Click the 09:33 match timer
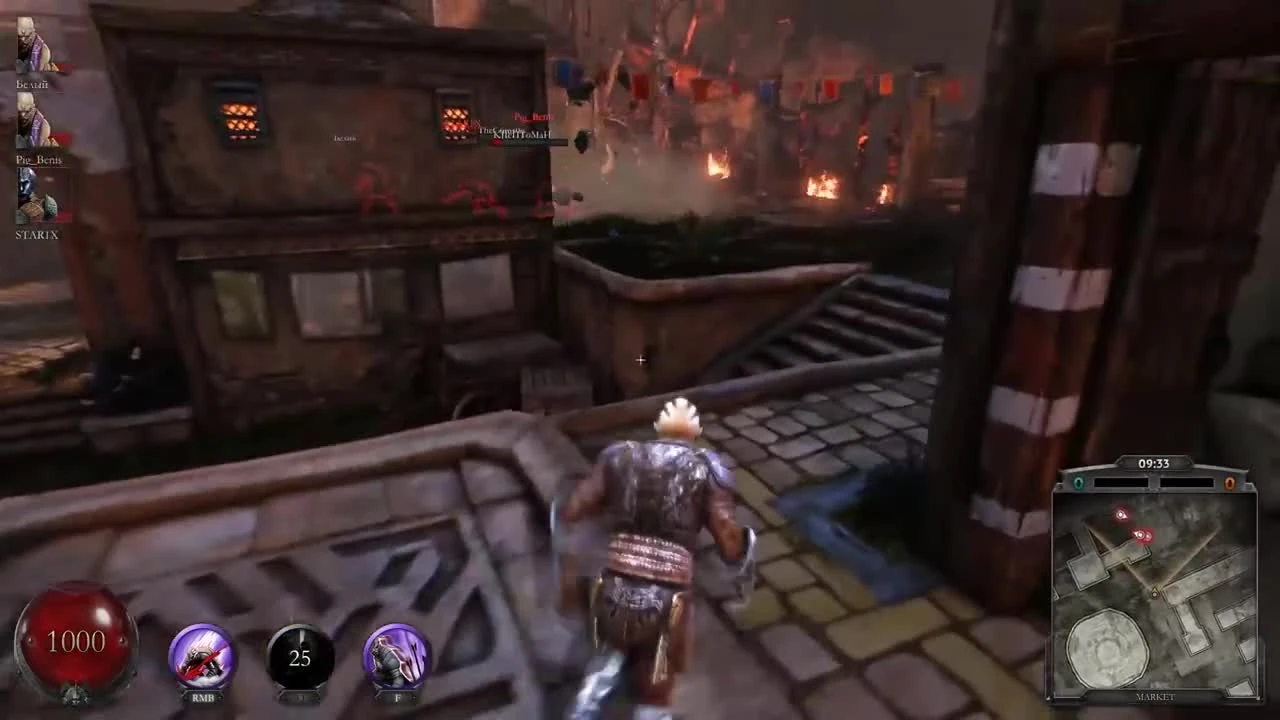The width and height of the screenshot is (1280, 720). tap(1154, 463)
